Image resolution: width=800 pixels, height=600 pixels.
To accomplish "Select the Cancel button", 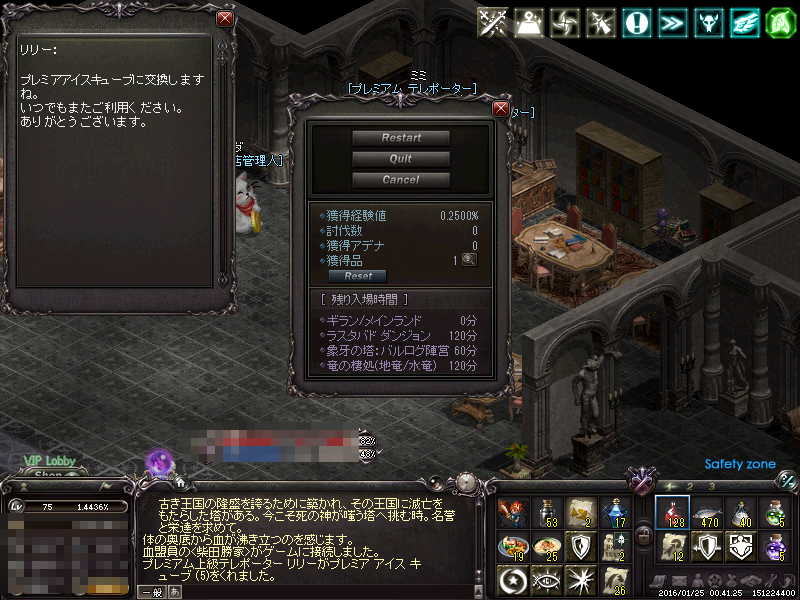I will [401, 180].
